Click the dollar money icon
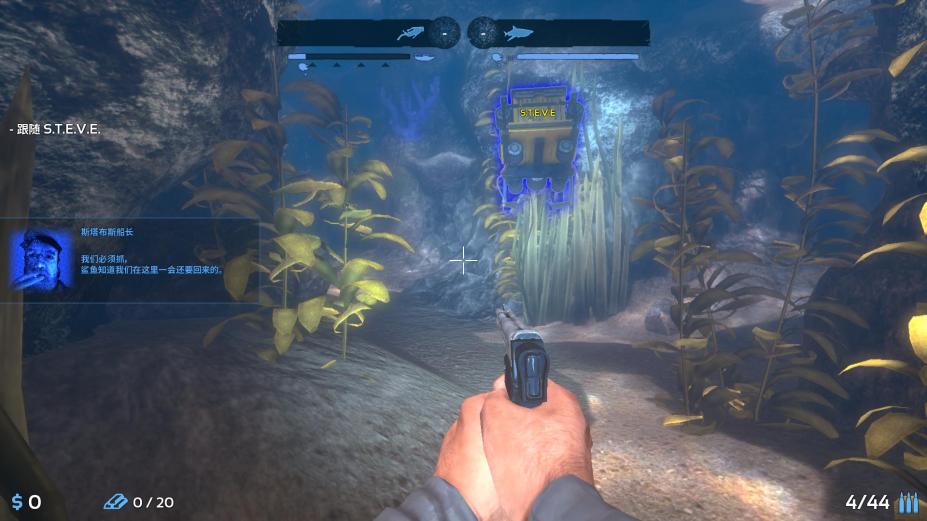 17,502
